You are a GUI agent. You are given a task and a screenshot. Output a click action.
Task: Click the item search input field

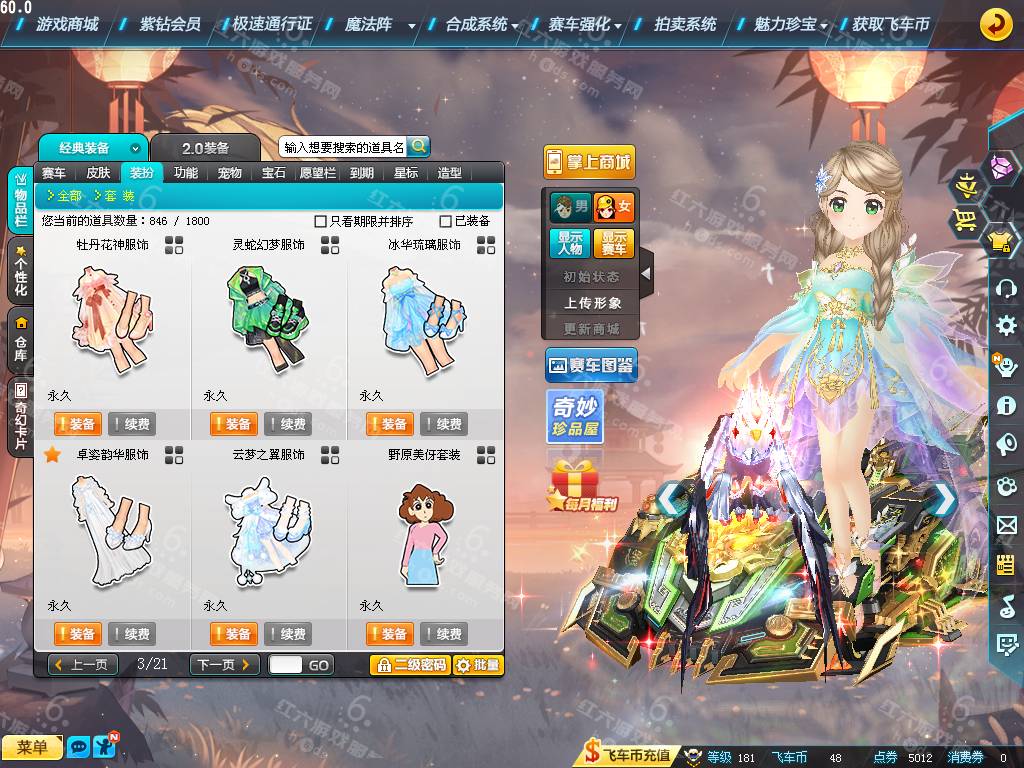coord(343,147)
